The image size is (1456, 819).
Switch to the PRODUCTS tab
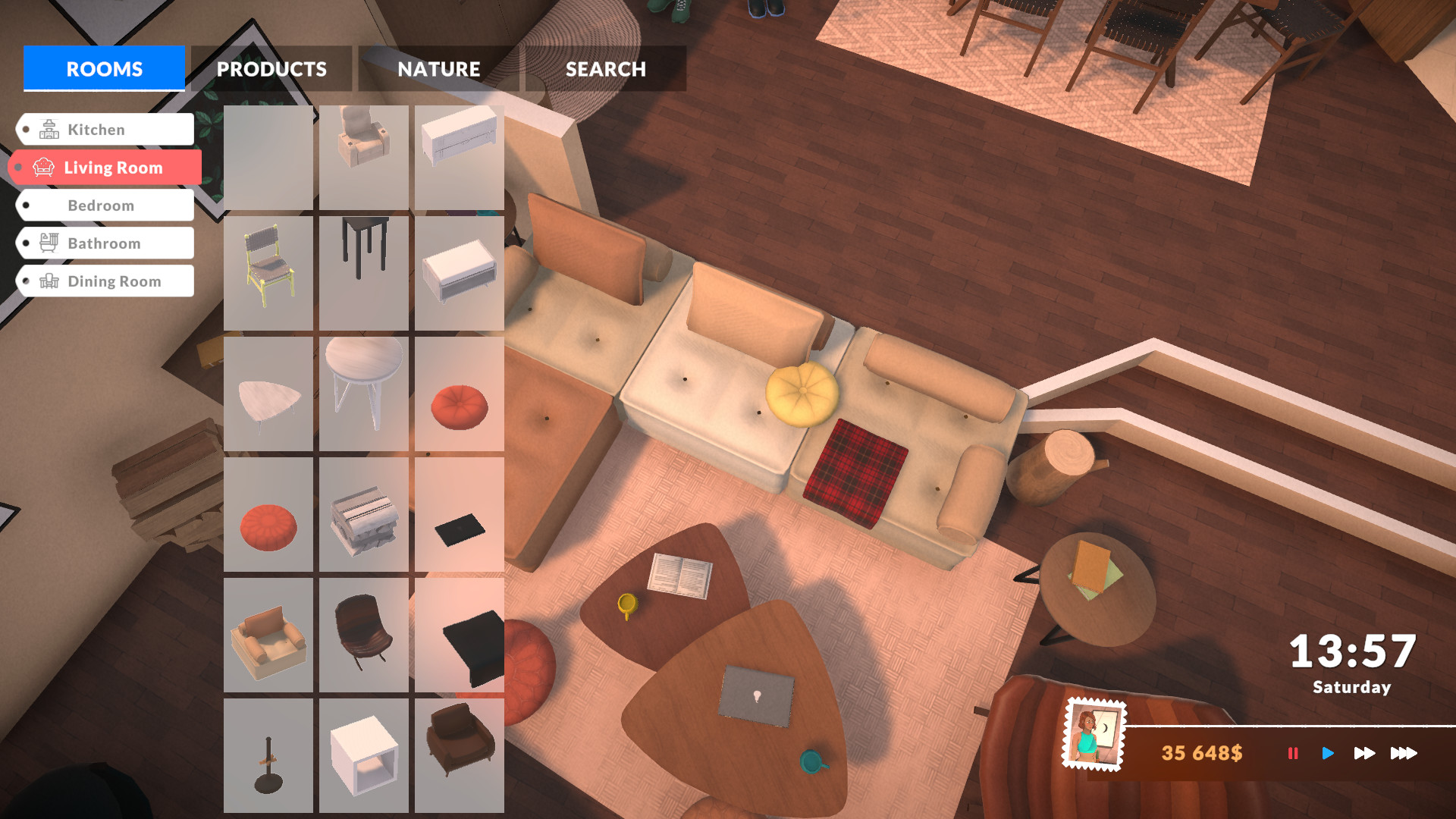[271, 69]
